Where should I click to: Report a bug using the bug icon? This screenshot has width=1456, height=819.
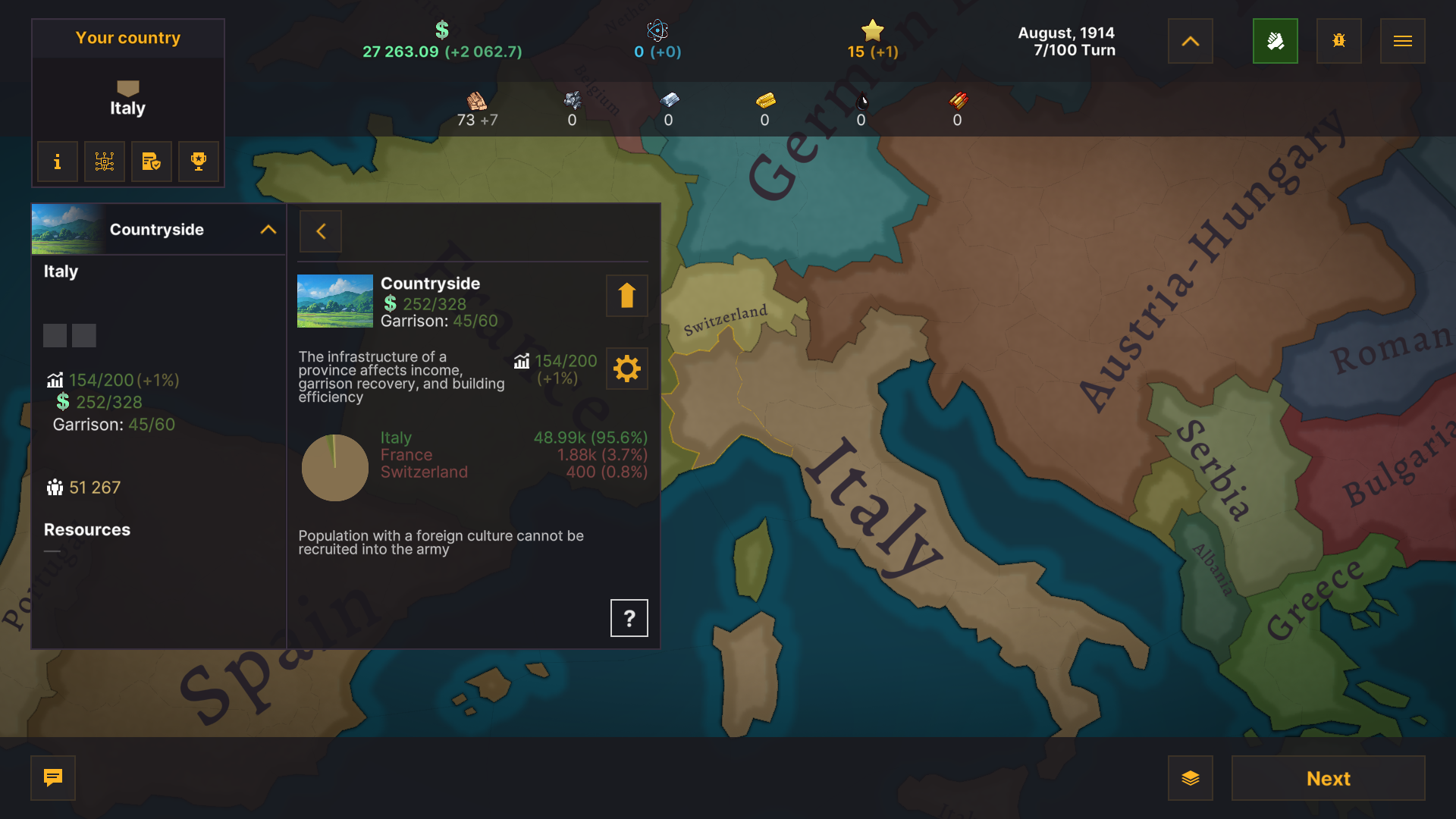click(1338, 41)
